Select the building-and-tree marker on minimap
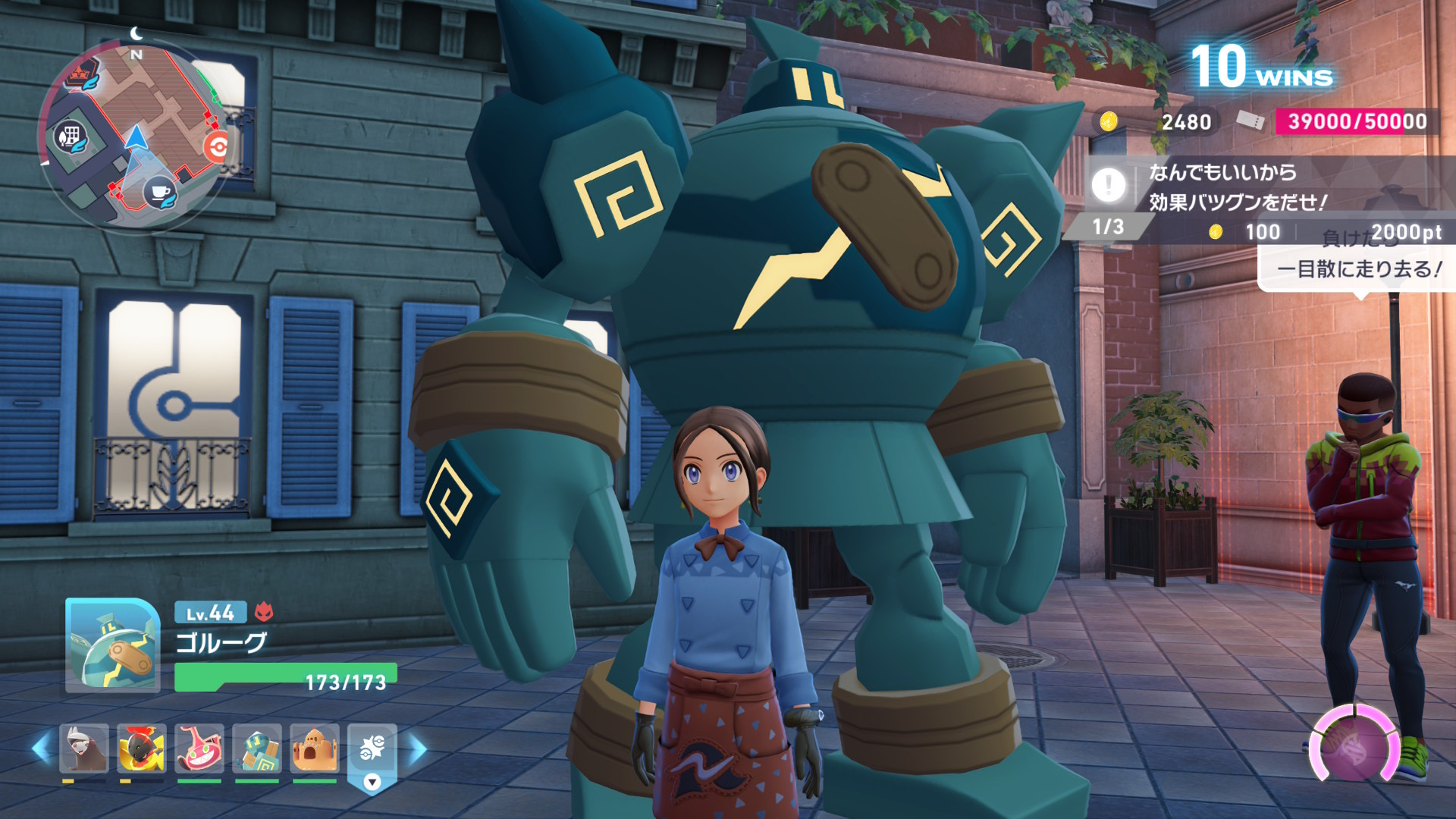The height and width of the screenshot is (819, 1456). click(x=71, y=138)
